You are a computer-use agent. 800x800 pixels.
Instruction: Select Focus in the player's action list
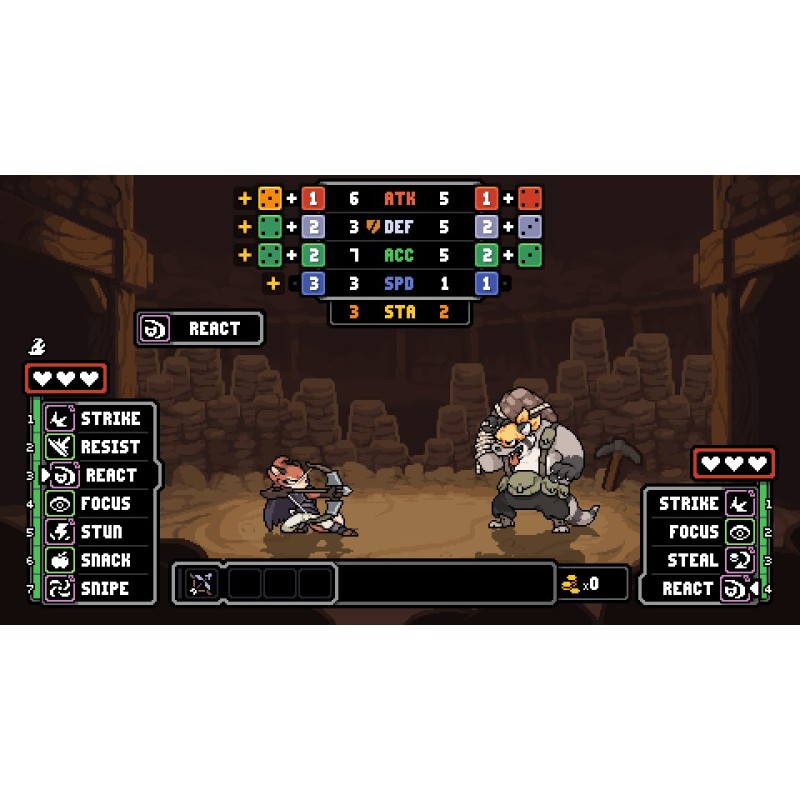(98, 504)
